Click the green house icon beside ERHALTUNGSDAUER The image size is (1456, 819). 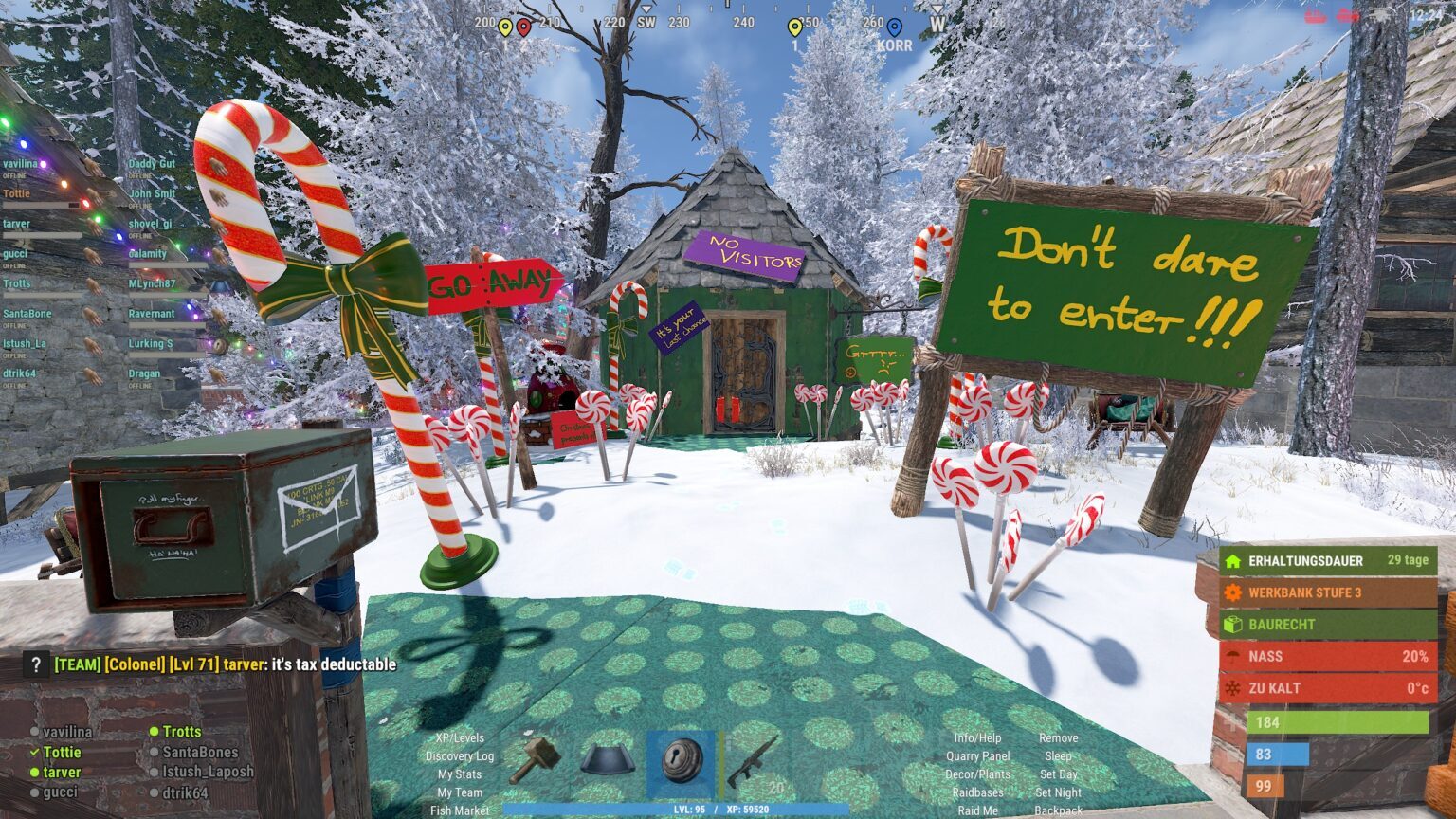(x=1231, y=561)
